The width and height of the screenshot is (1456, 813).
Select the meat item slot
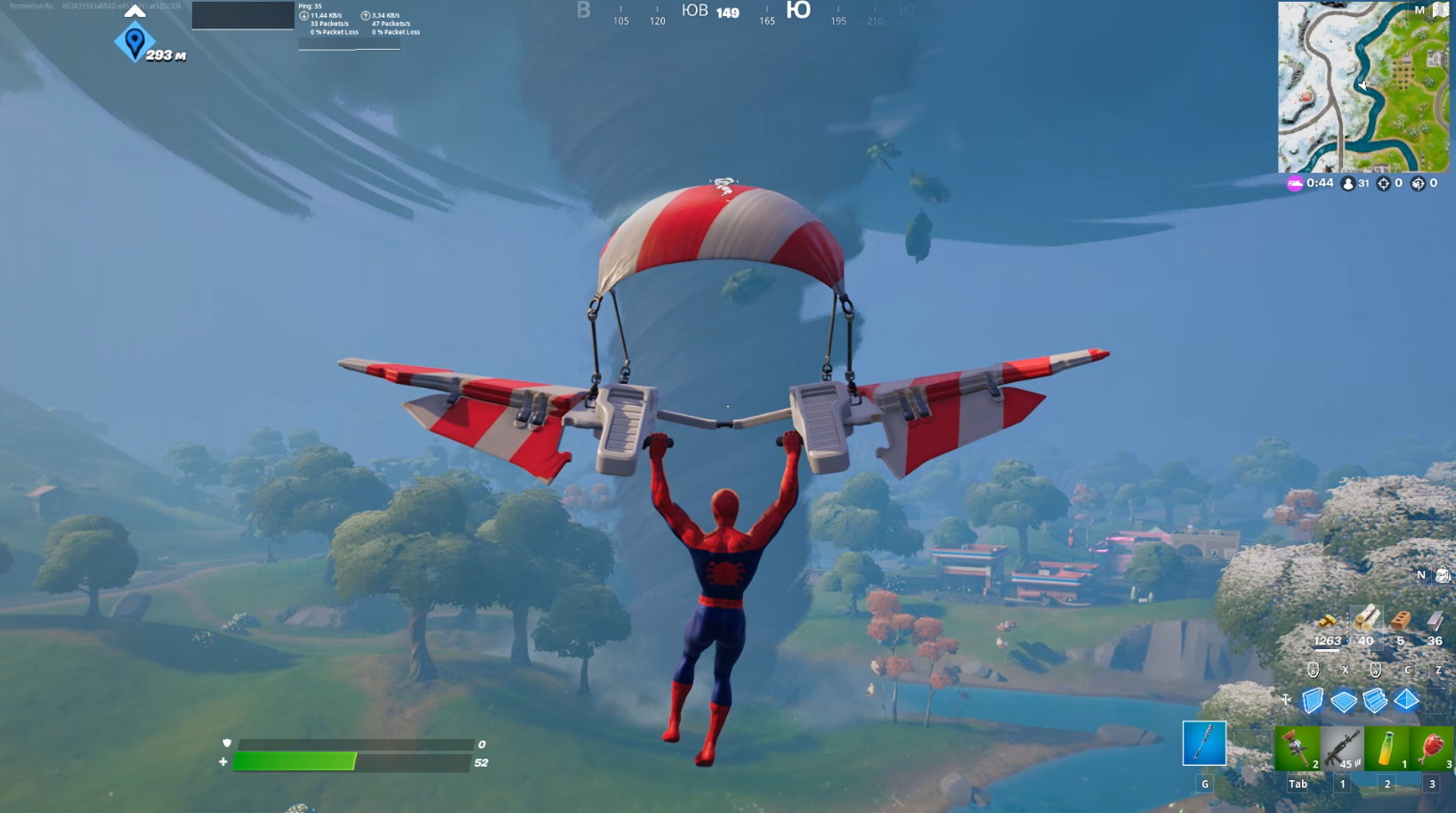tap(1432, 748)
